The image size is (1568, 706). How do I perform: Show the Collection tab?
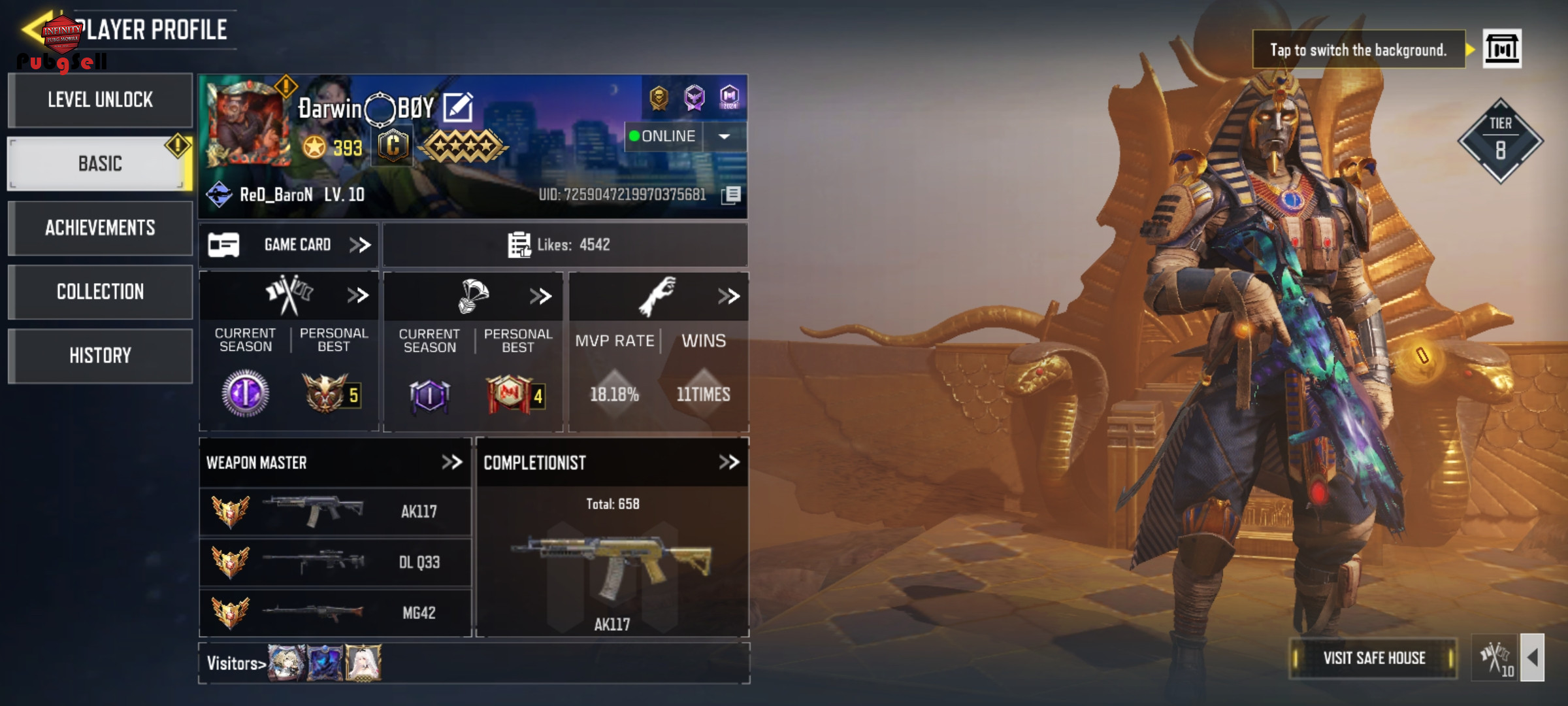coord(100,292)
